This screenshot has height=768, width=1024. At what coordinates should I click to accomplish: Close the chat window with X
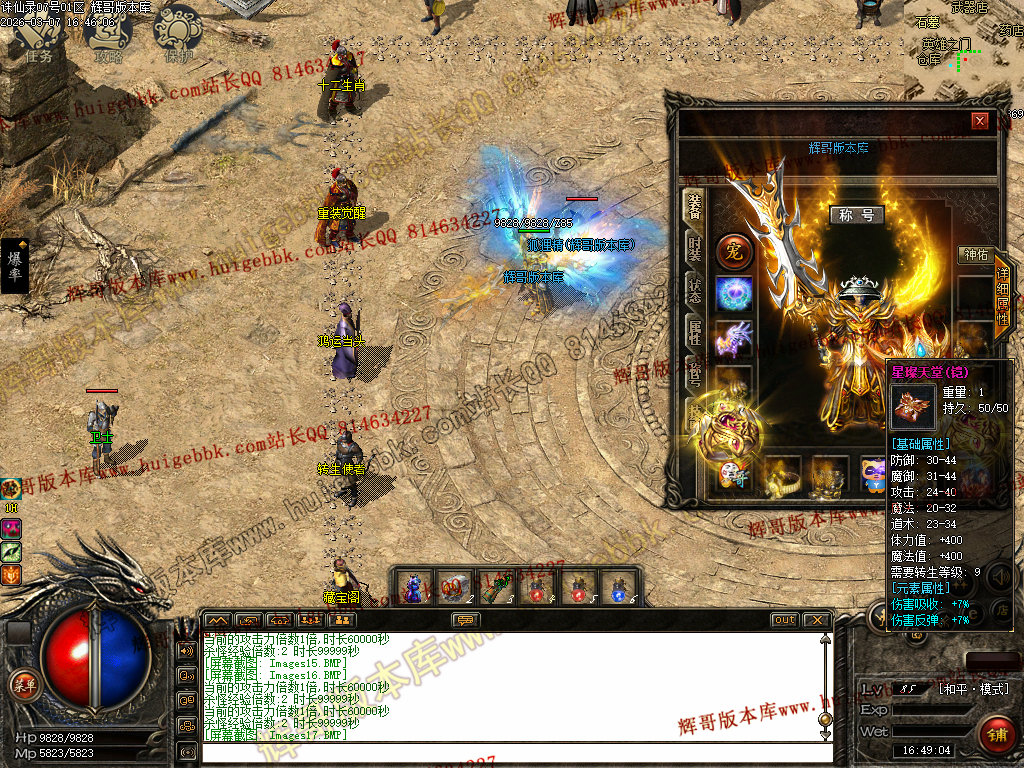[816, 620]
